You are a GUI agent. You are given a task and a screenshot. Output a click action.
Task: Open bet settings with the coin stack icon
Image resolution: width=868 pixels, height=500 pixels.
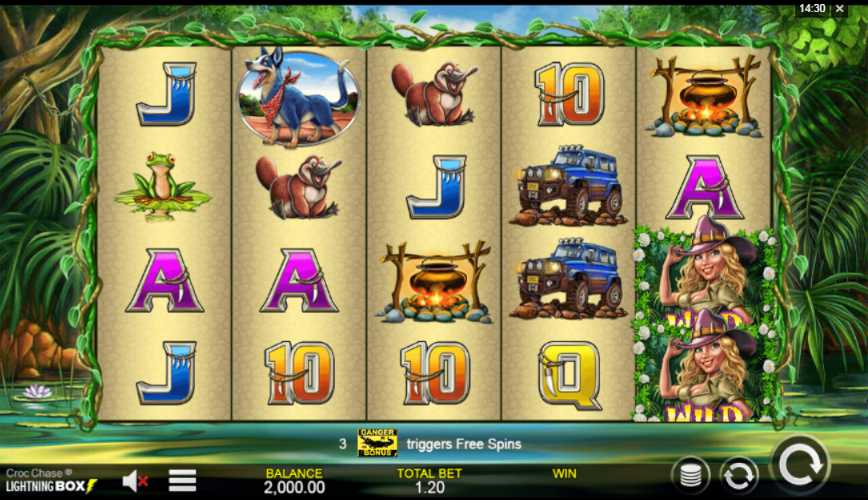coord(690,474)
